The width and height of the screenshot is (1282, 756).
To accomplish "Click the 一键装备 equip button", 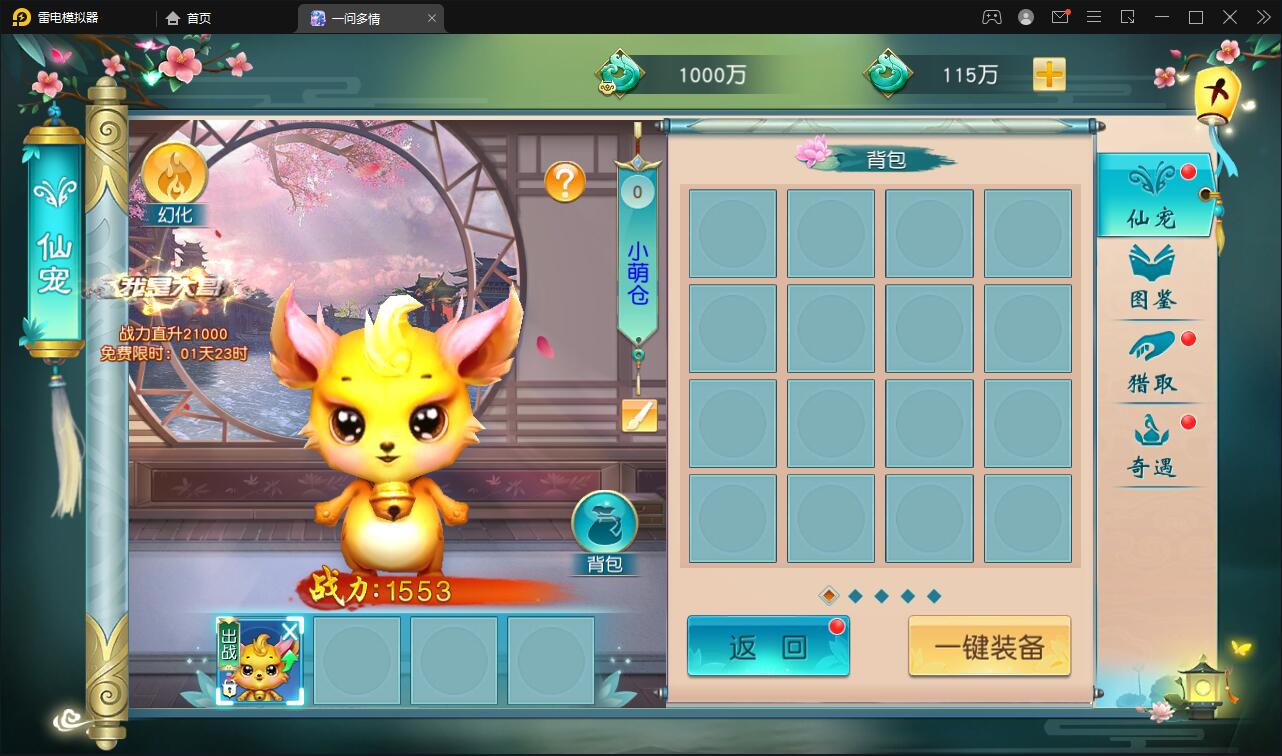I will click(x=988, y=646).
